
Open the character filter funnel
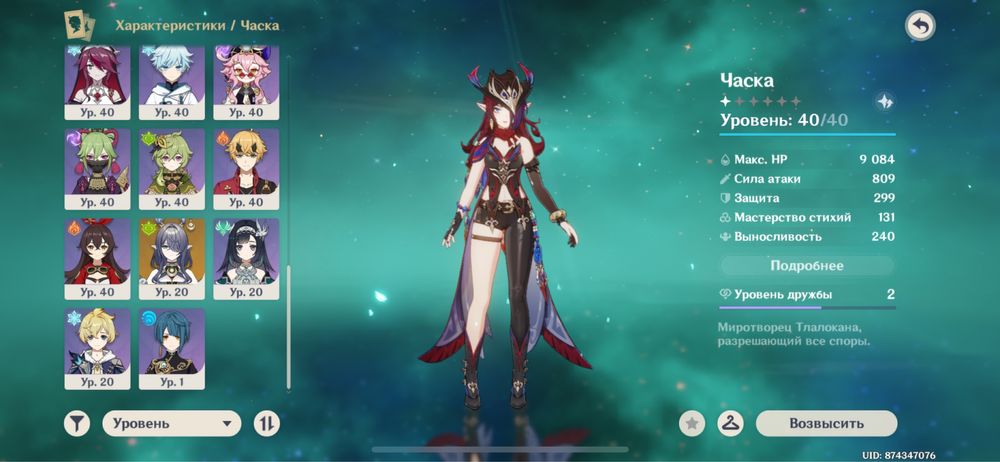(77, 423)
